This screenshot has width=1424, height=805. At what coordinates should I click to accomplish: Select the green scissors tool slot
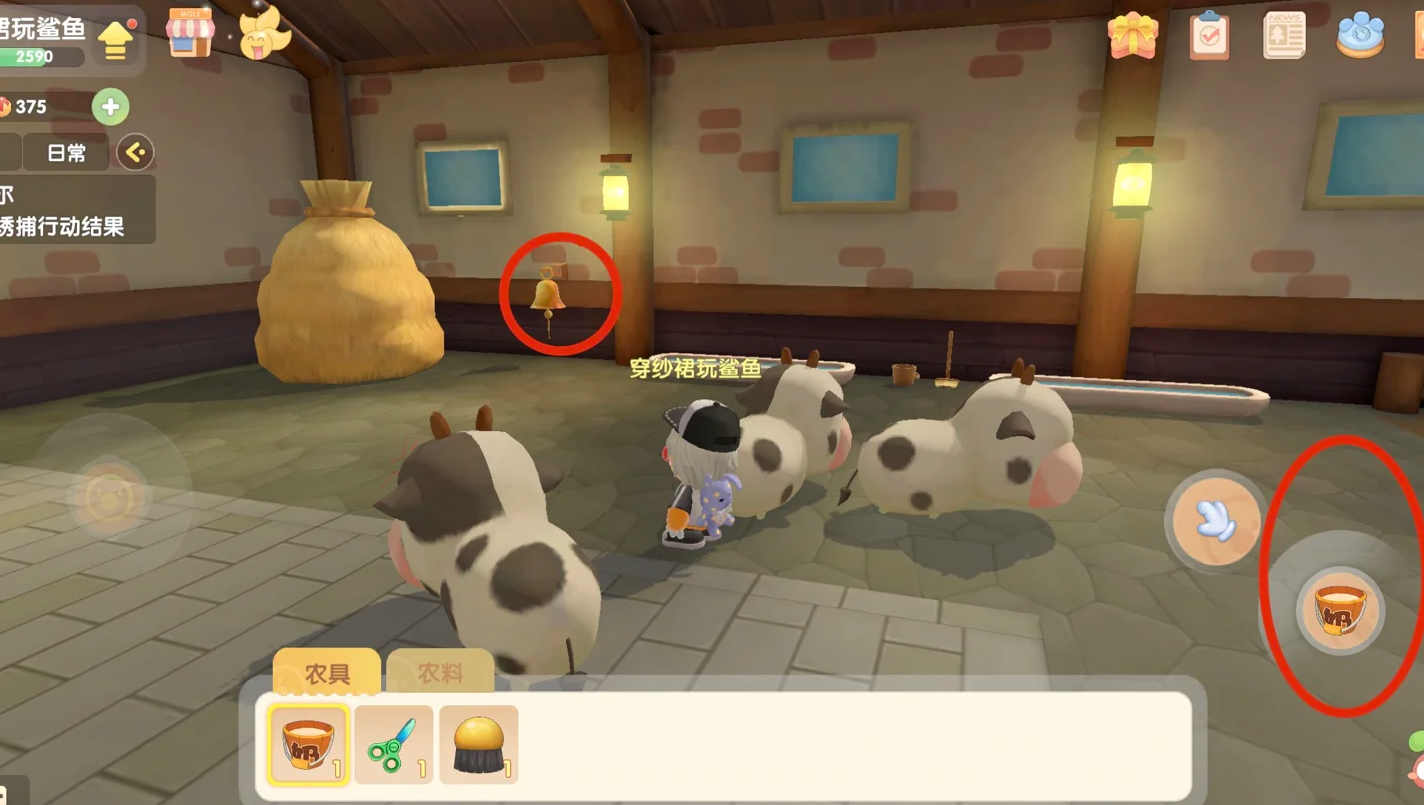393,744
